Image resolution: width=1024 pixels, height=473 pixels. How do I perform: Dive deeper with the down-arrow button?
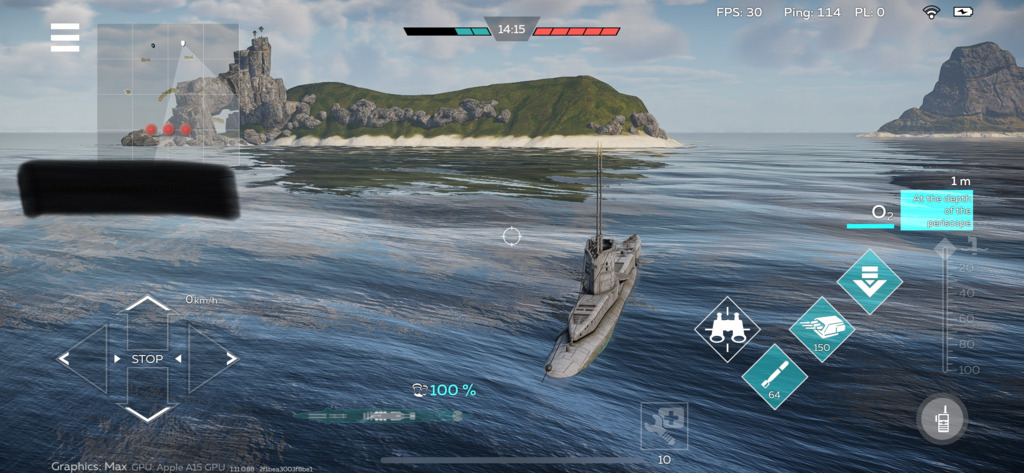coord(869,282)
